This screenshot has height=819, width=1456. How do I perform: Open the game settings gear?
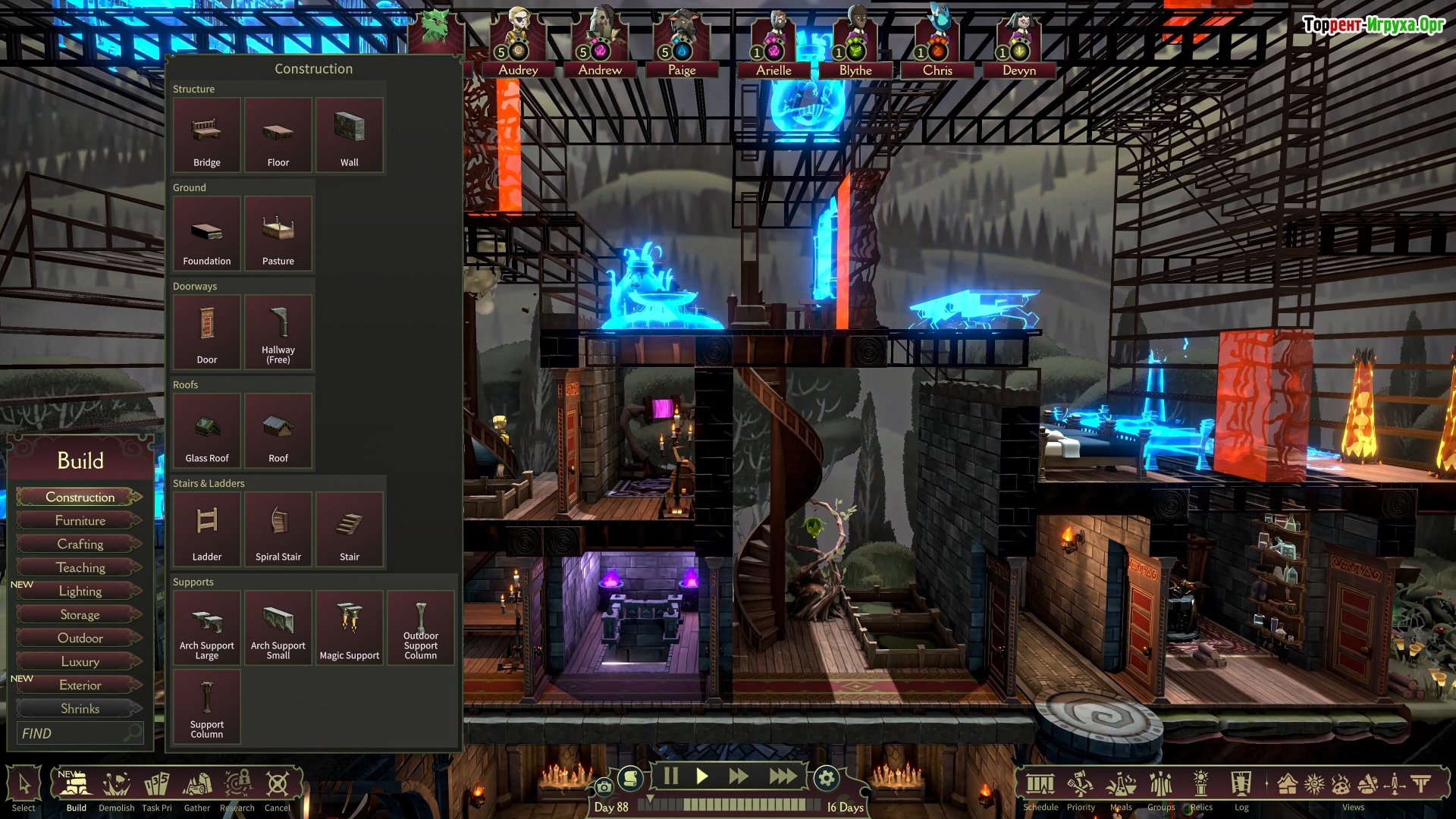point(826,777)
